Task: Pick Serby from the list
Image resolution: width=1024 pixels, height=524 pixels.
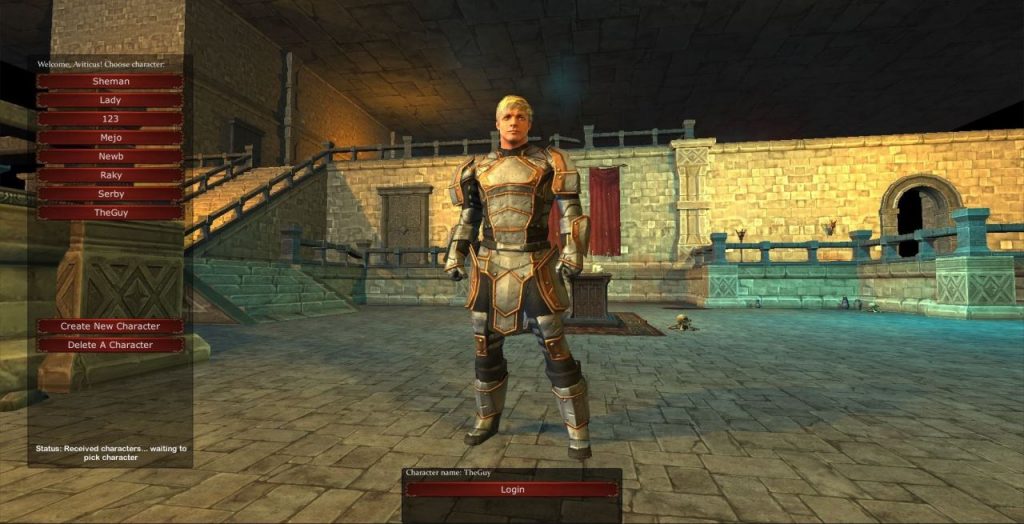Action: 110,194
